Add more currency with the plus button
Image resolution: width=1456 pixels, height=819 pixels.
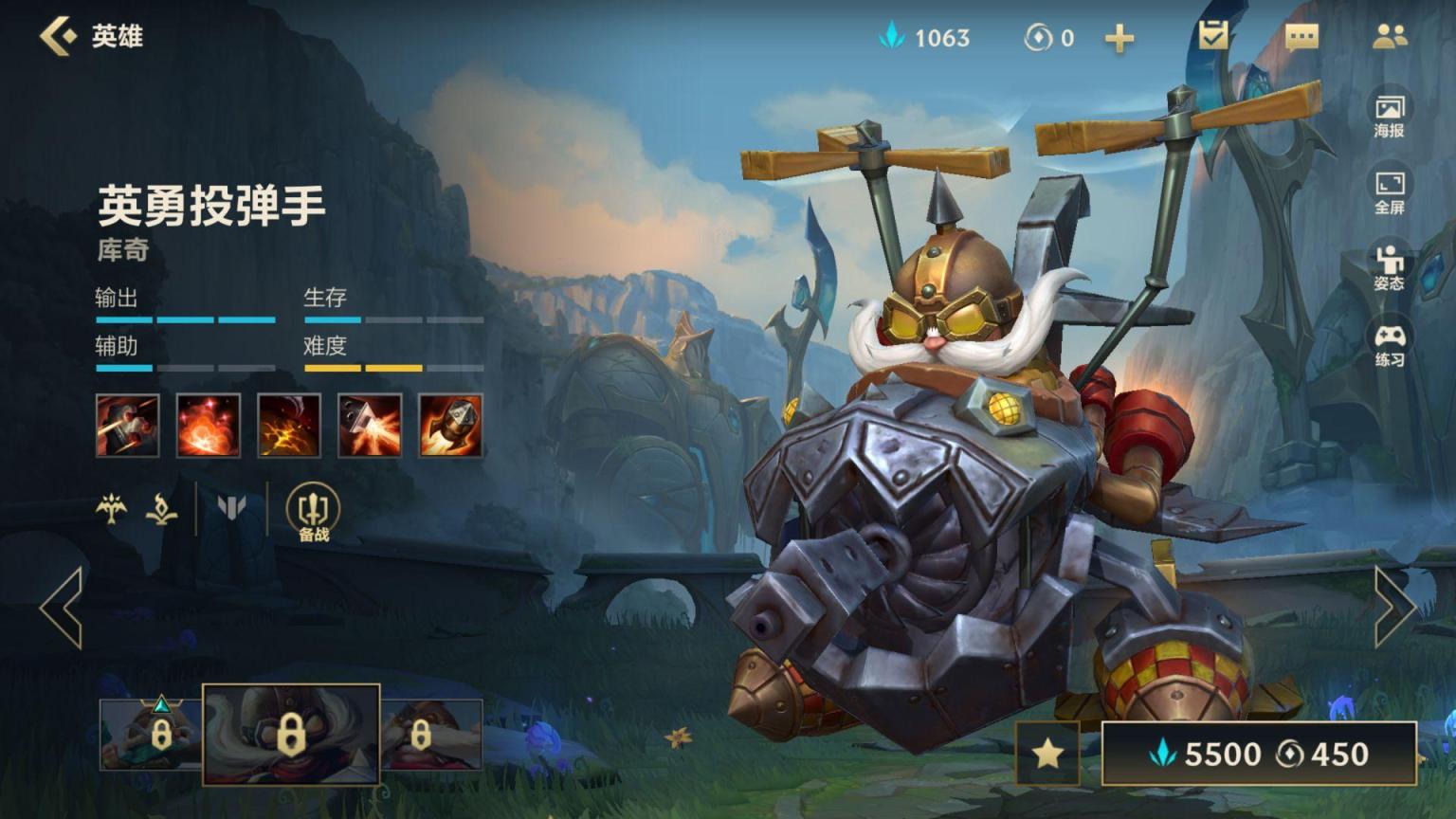click(1119, 38)
